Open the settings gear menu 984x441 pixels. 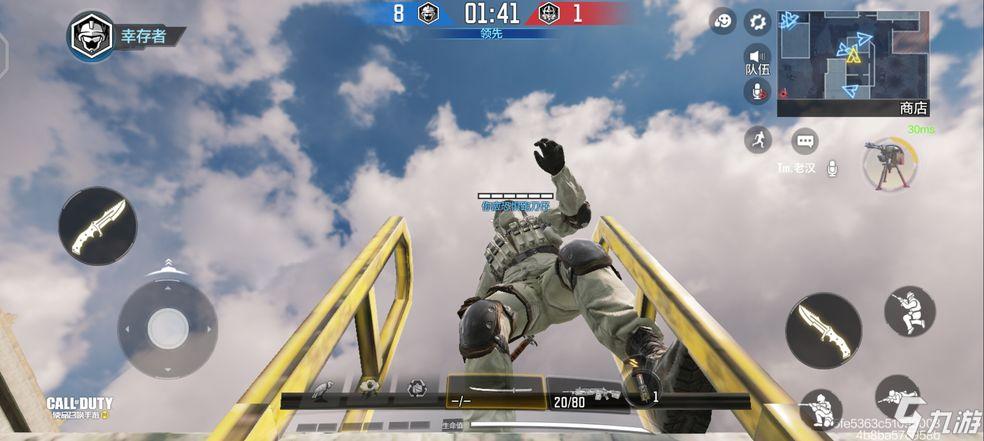coord(758,21)
